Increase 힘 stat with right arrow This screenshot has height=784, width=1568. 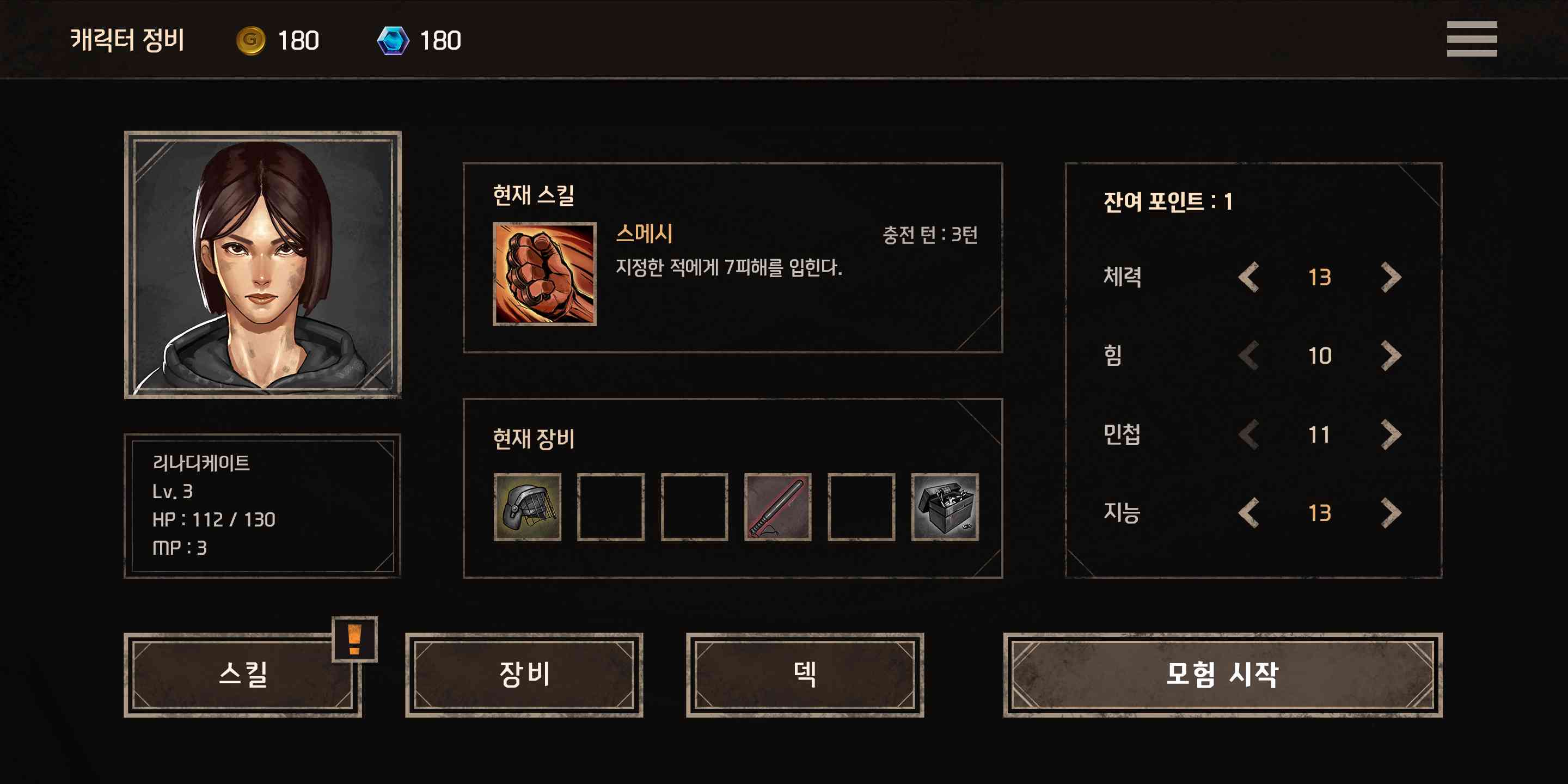tap(1391, 356)
